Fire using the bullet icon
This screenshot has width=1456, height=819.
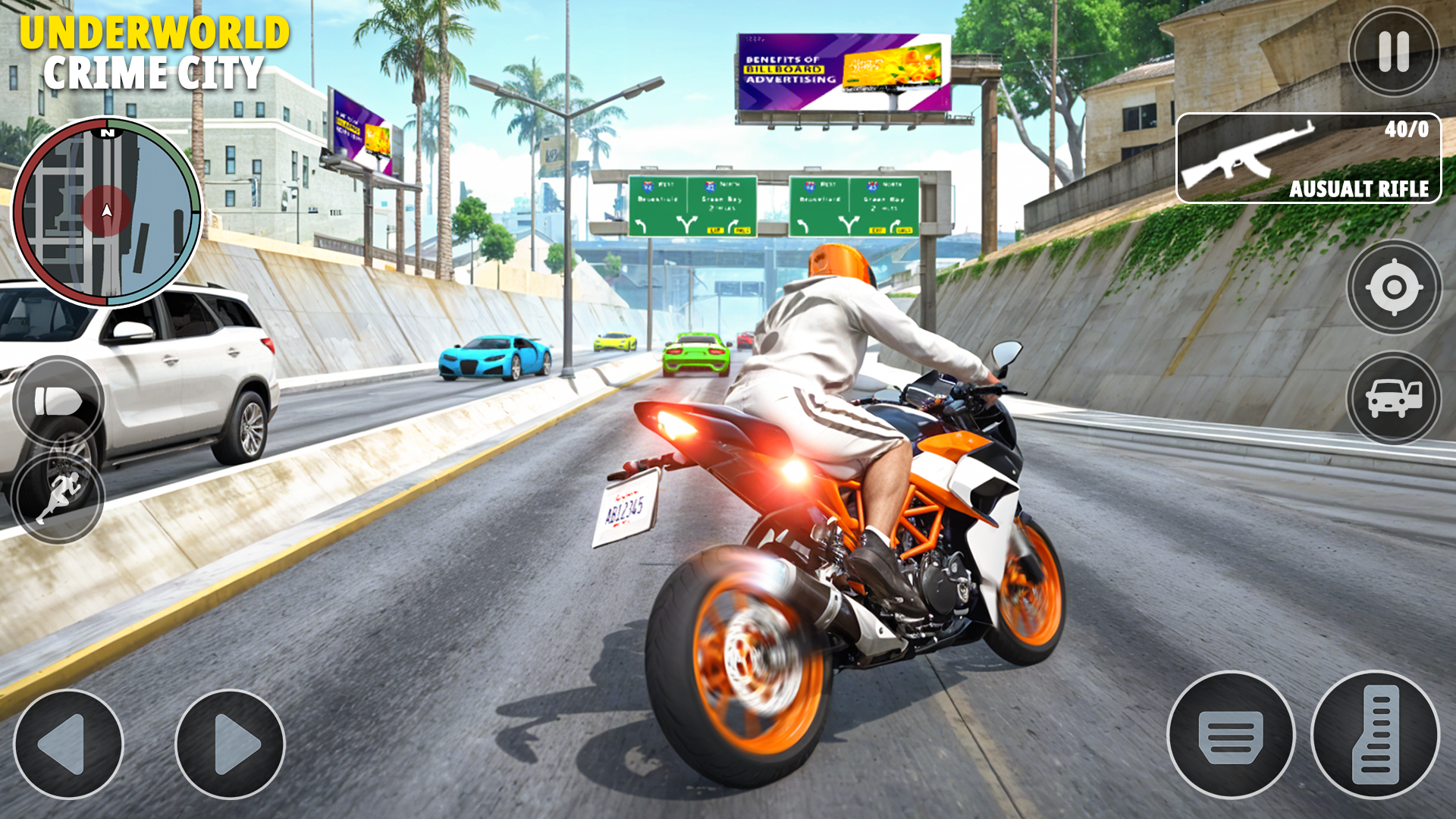61,403
